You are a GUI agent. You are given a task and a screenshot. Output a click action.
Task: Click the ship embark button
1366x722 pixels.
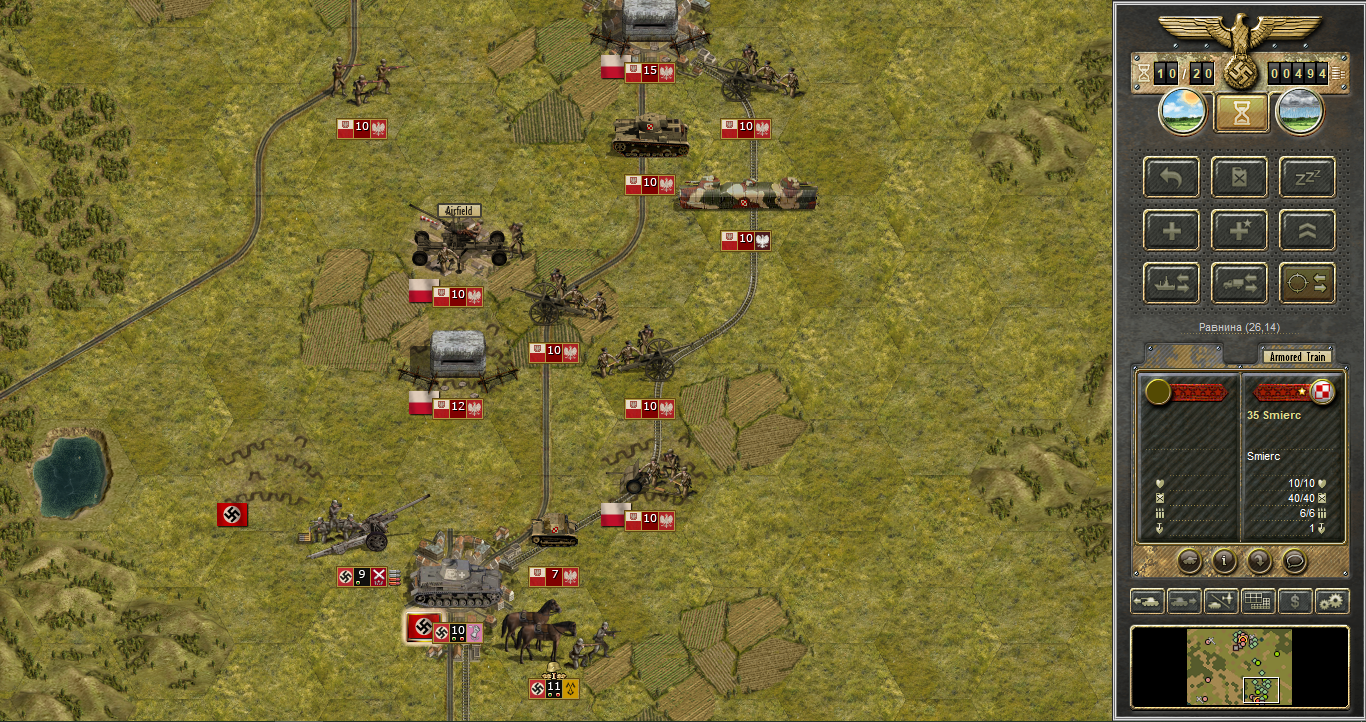tap(1173, 284)
